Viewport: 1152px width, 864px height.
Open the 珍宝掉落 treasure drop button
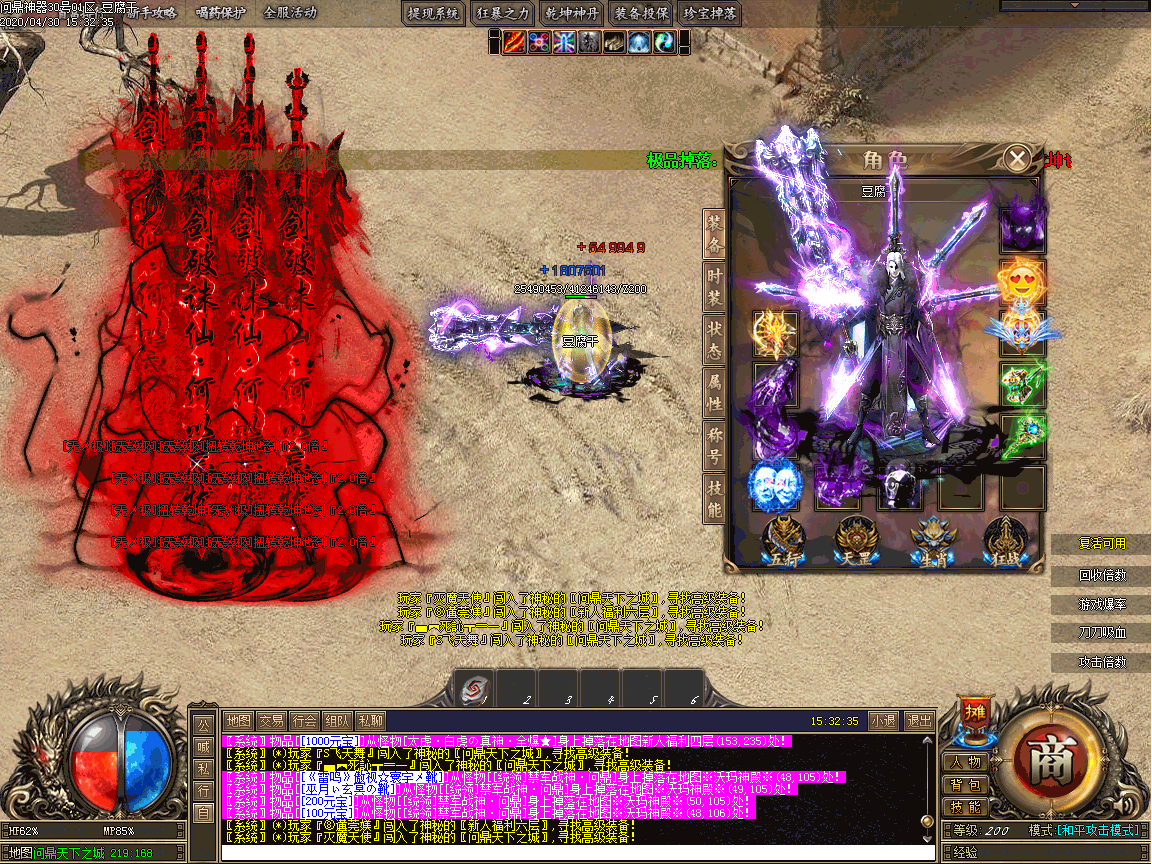pyautogui.click(x=710, y=13)
